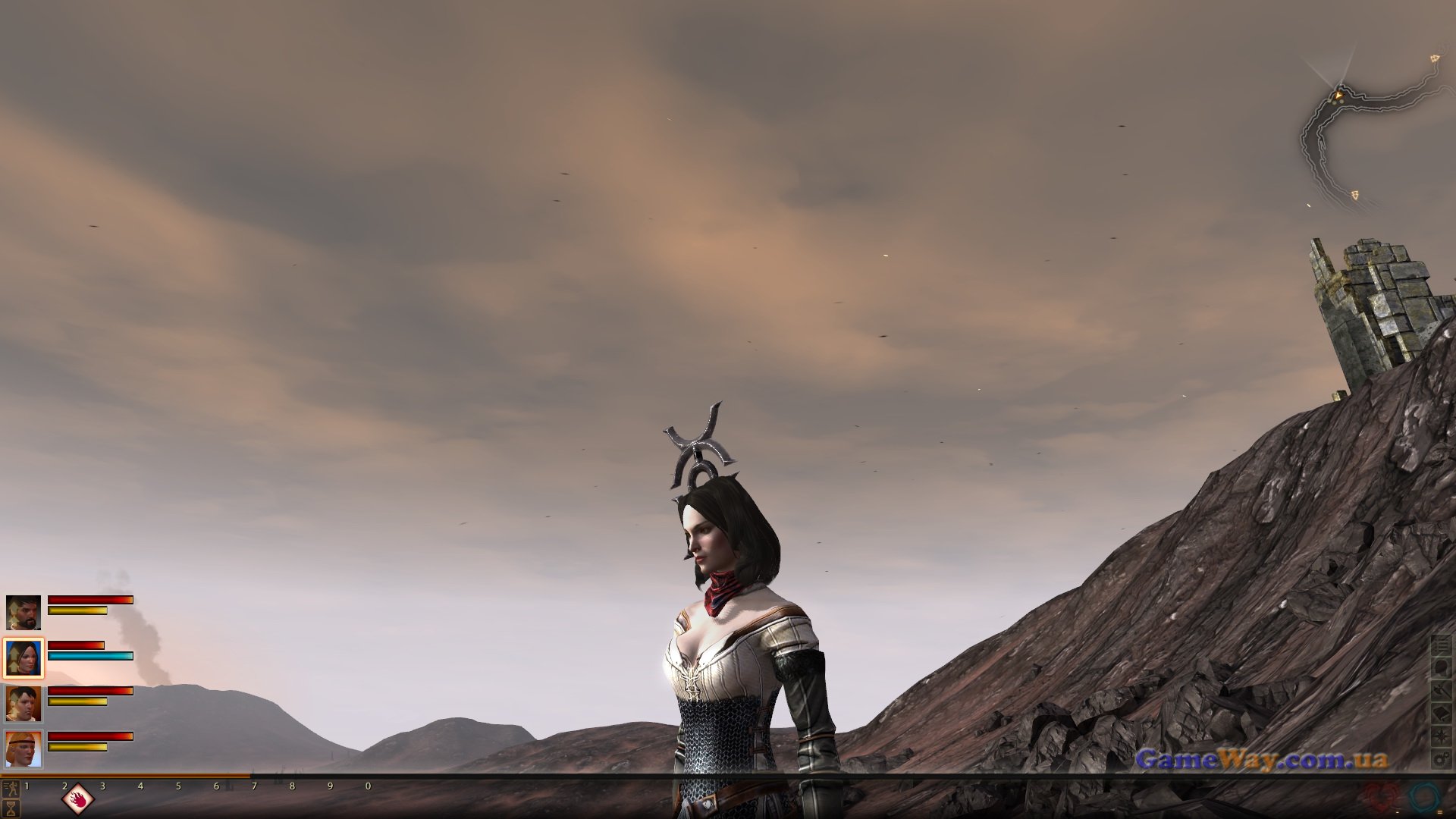Click the minimap's lower exit arrow marker

pyautogui.click(x=1354, y=195)
